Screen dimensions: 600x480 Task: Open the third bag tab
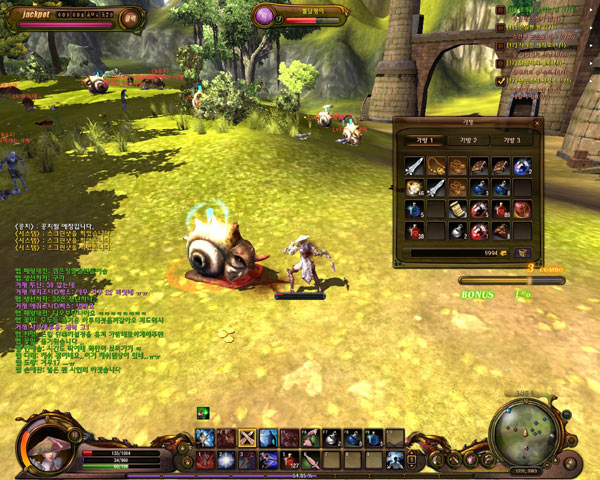point(511,140)
